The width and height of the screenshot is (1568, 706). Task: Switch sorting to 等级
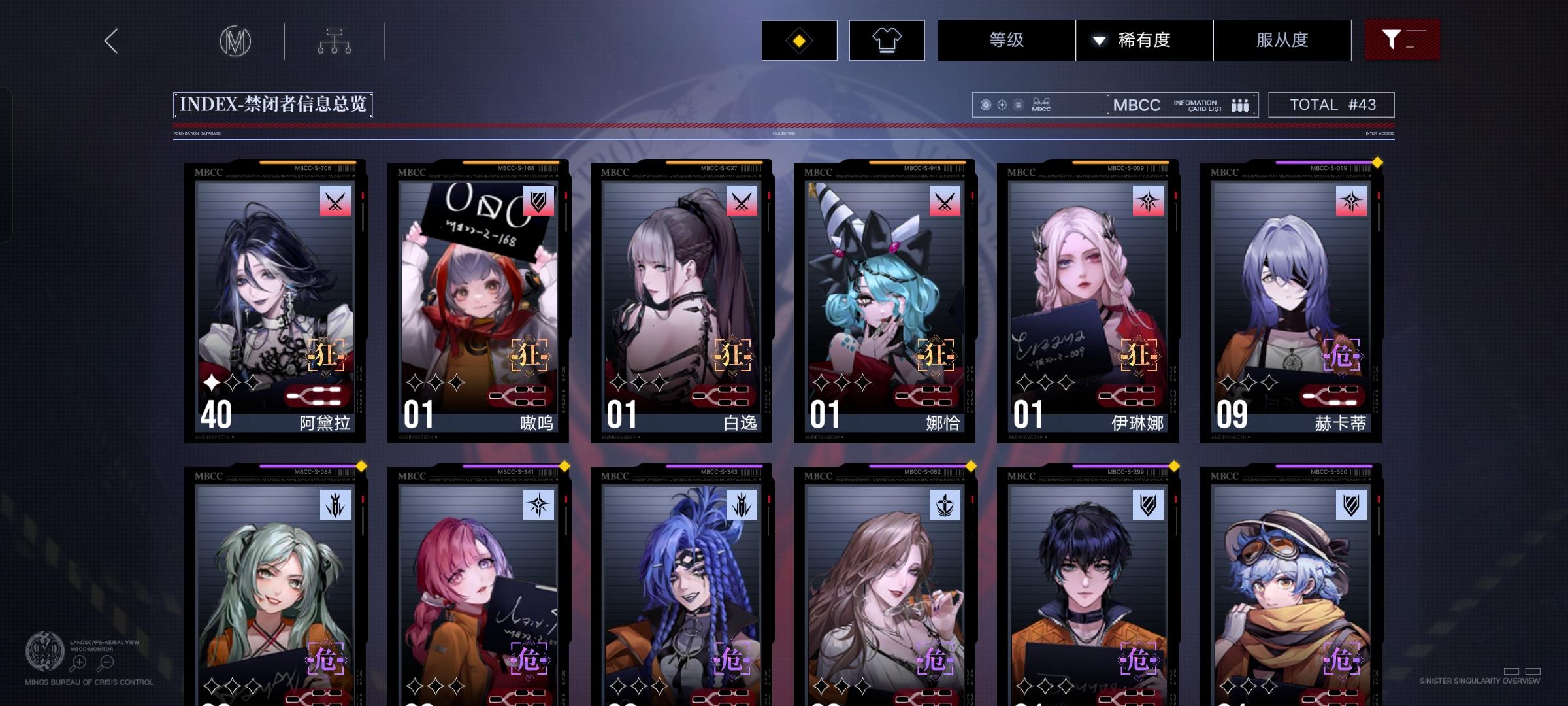click(x=1005, y=40)
